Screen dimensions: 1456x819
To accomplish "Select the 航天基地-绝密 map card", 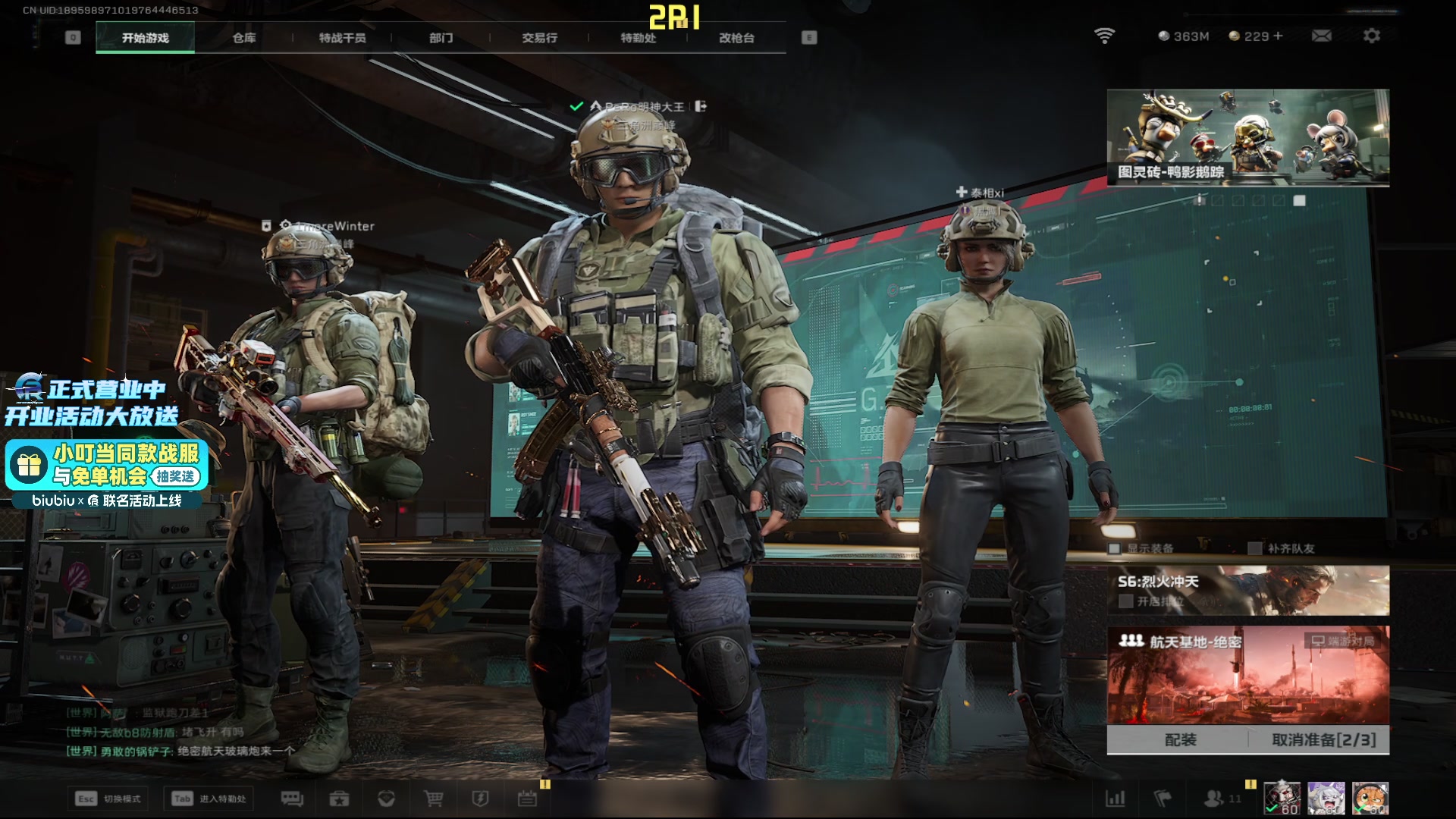I will coord(1247,675).
